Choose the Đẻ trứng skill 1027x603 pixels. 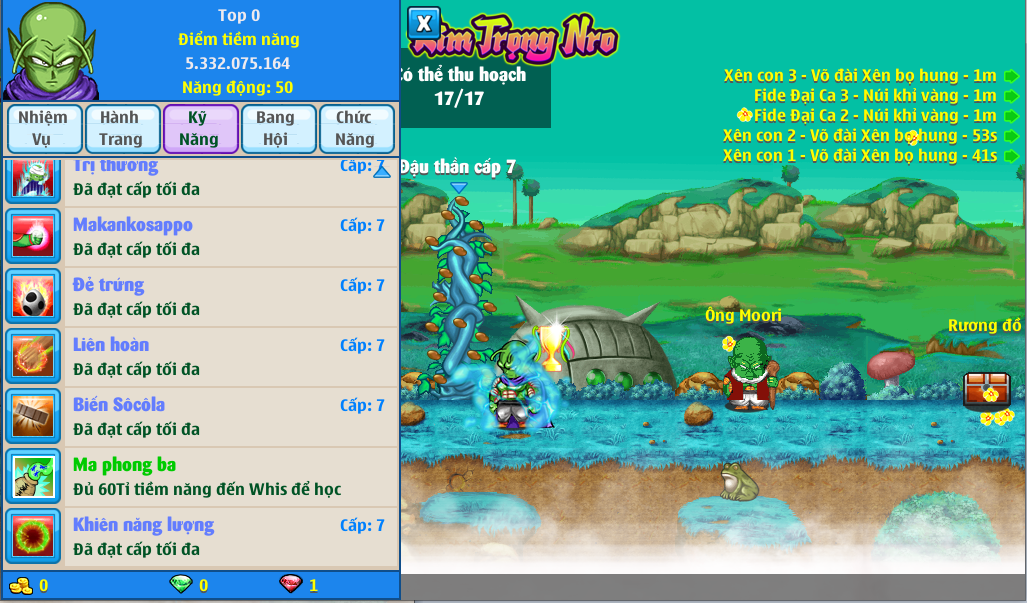[x=200, y=297]
